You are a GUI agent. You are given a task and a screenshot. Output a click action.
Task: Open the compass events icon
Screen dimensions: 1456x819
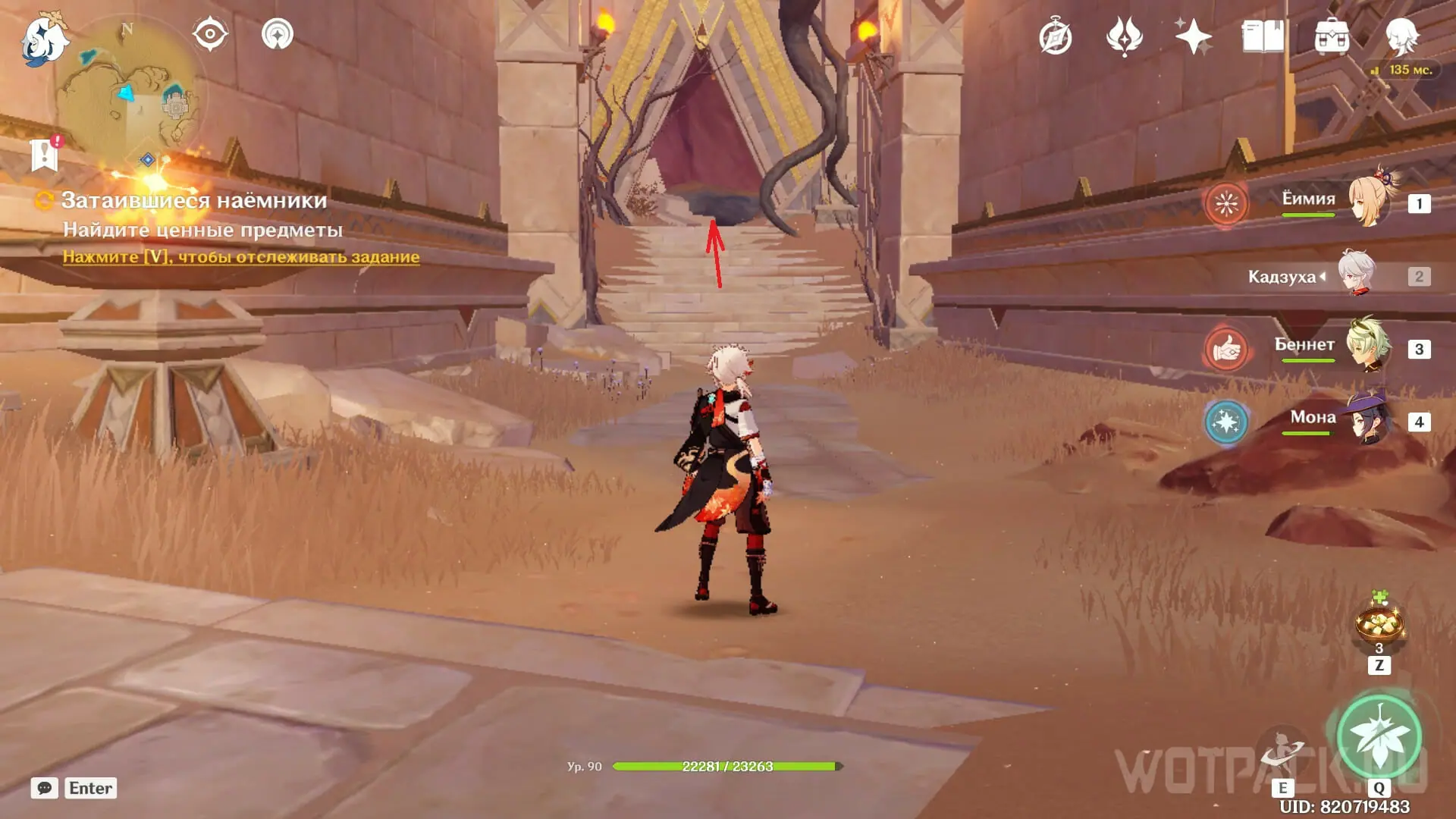(x=1056, y=36)
